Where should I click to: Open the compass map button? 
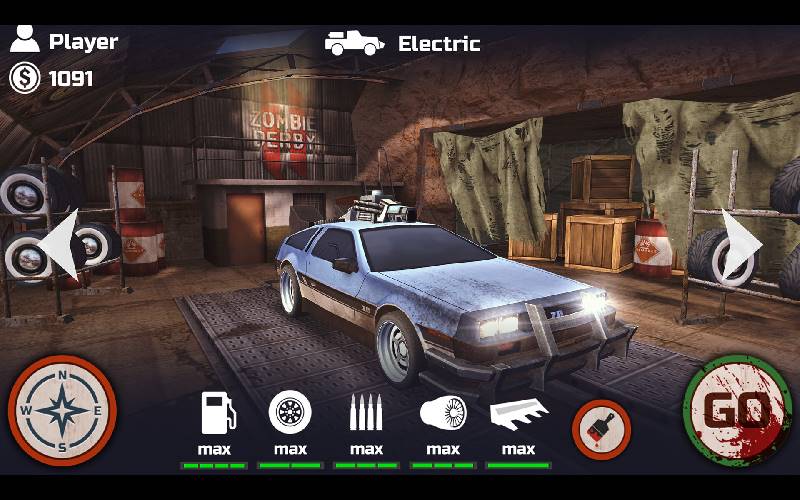(62, 410)
